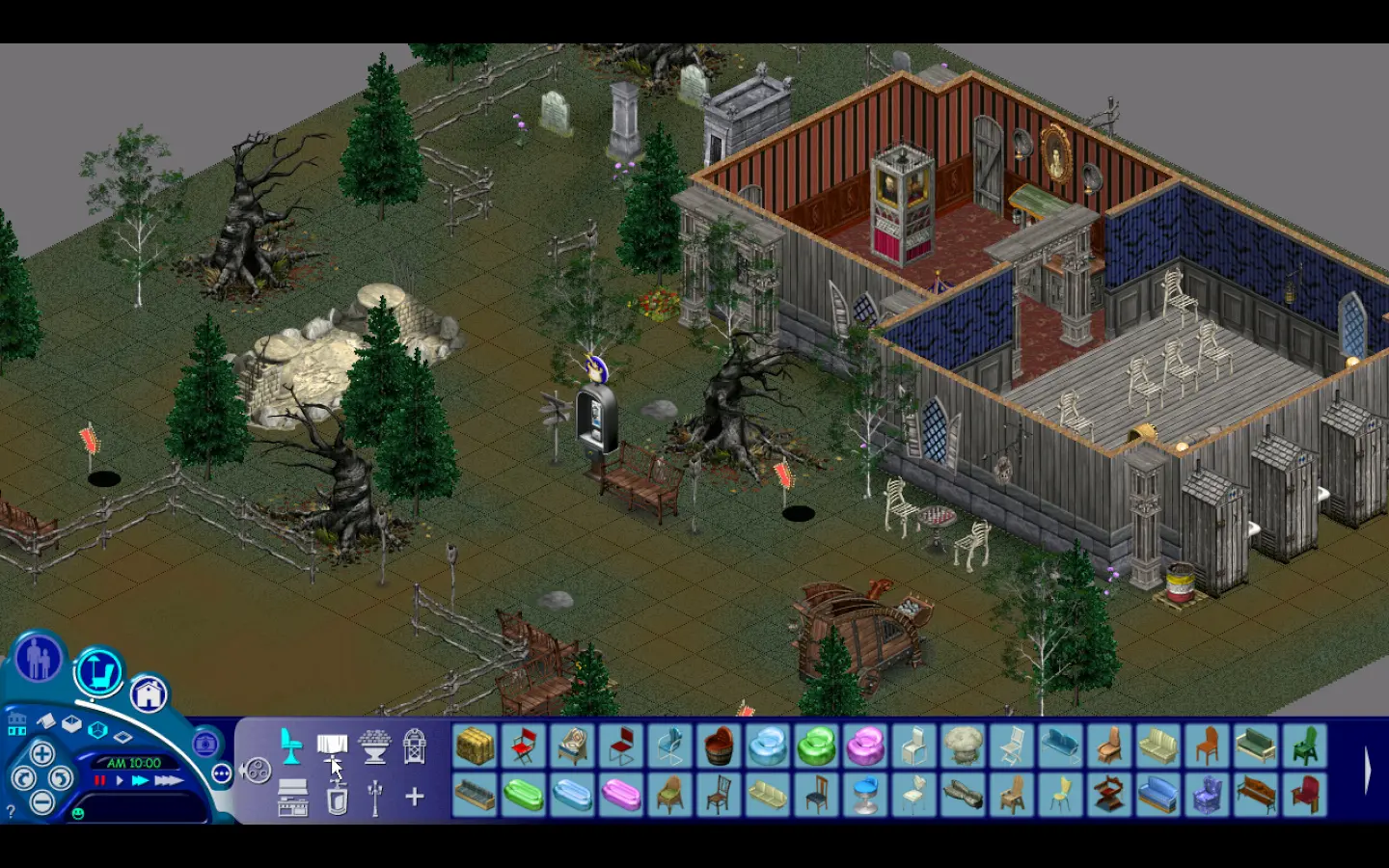Pause the game with the red pause button

click(100, 780)
